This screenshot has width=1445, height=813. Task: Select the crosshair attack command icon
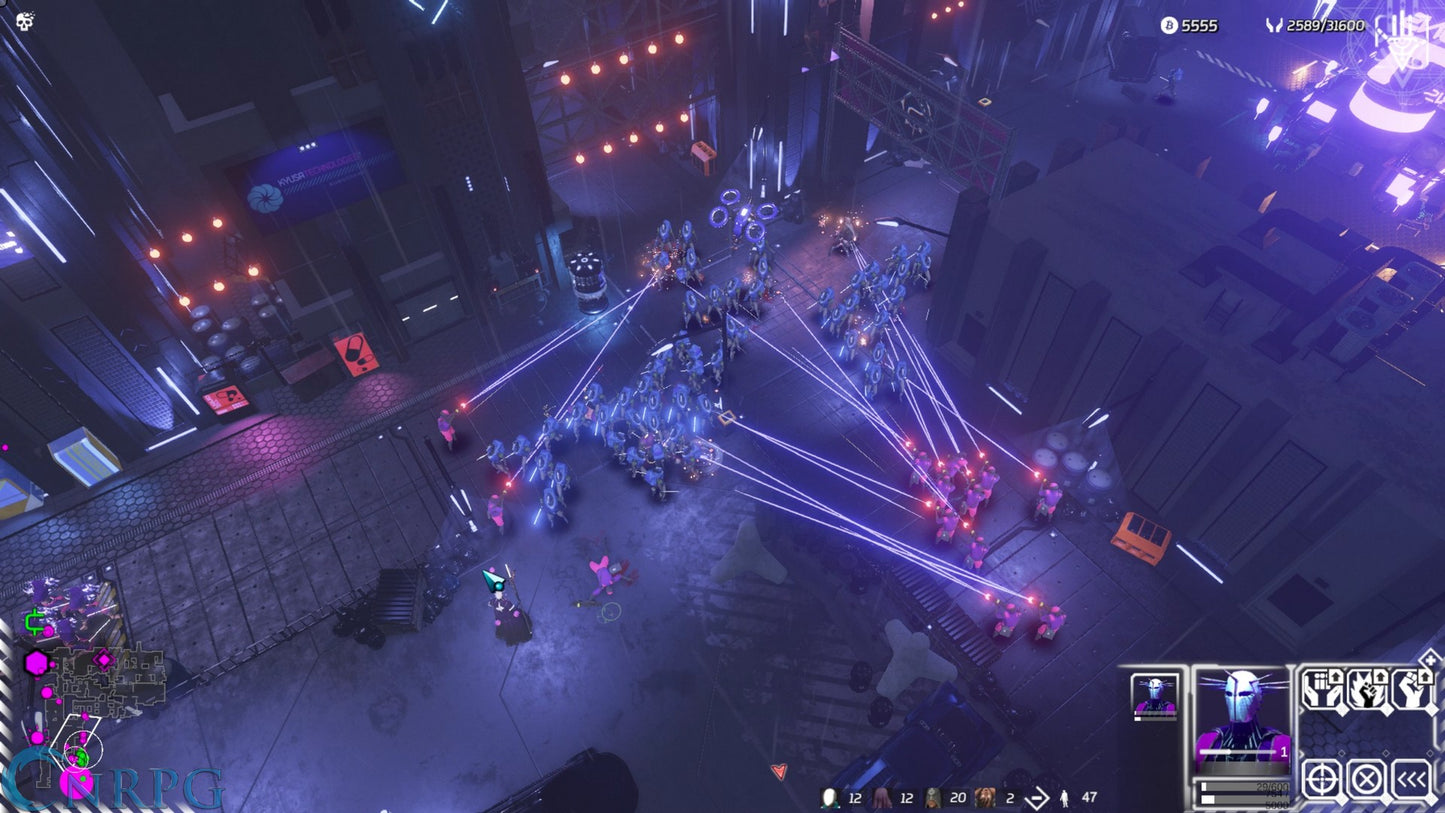tap(1322, 778)
